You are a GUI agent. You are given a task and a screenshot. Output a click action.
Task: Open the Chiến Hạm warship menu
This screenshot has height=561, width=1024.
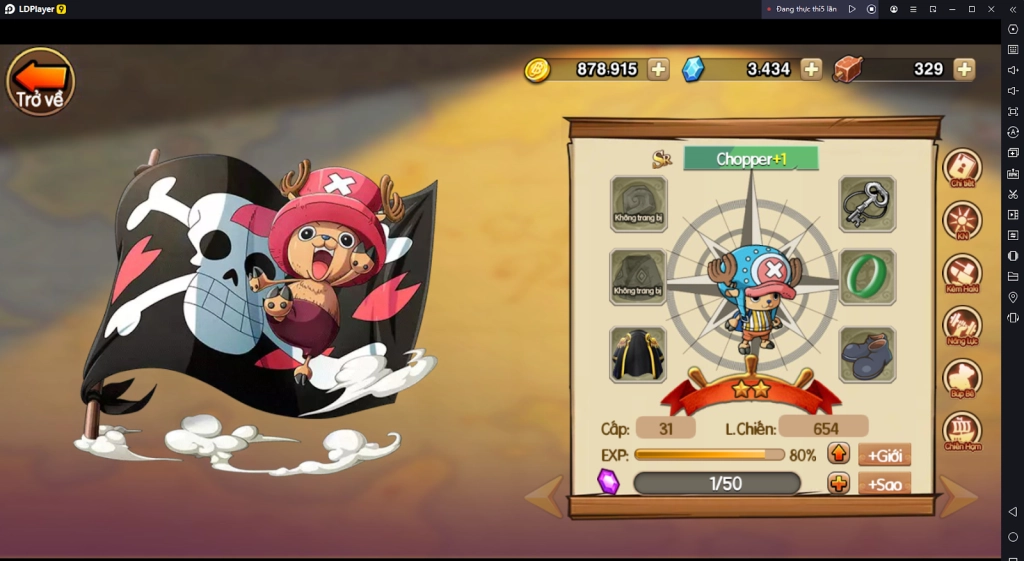click(x=962, y=431)
